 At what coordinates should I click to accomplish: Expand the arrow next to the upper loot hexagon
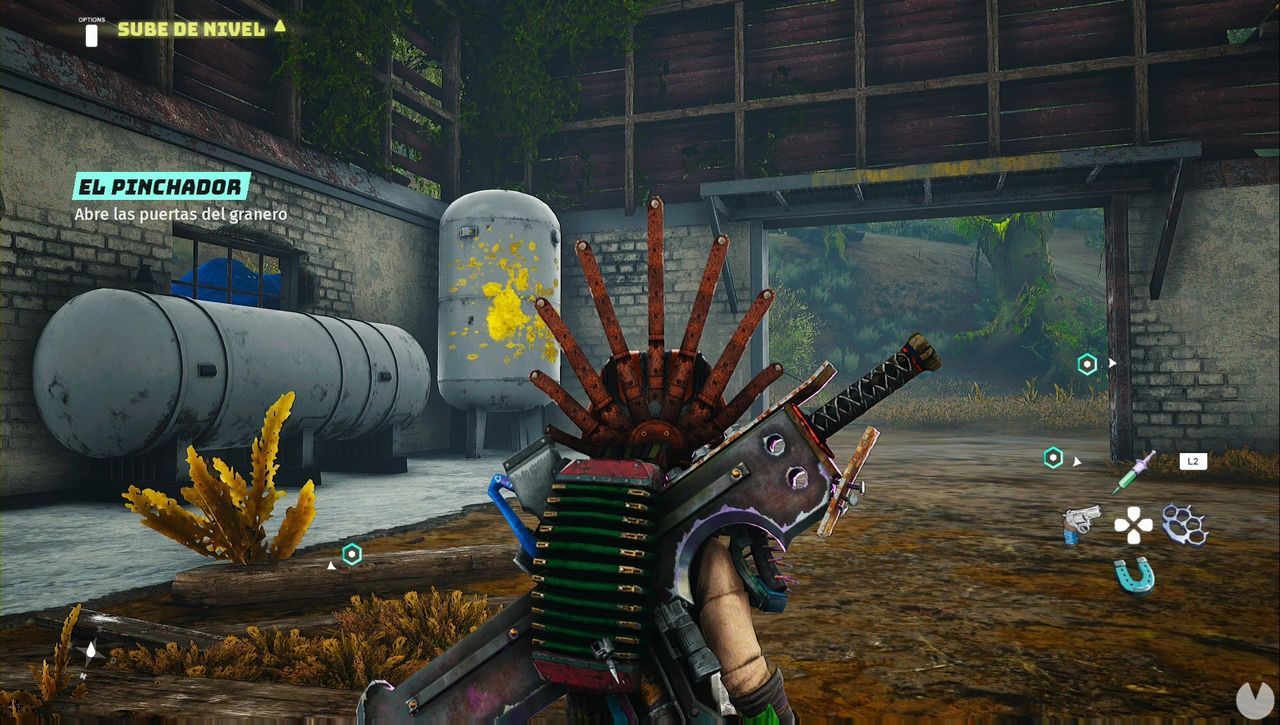pyautogui.click(x=1112, y=362)
